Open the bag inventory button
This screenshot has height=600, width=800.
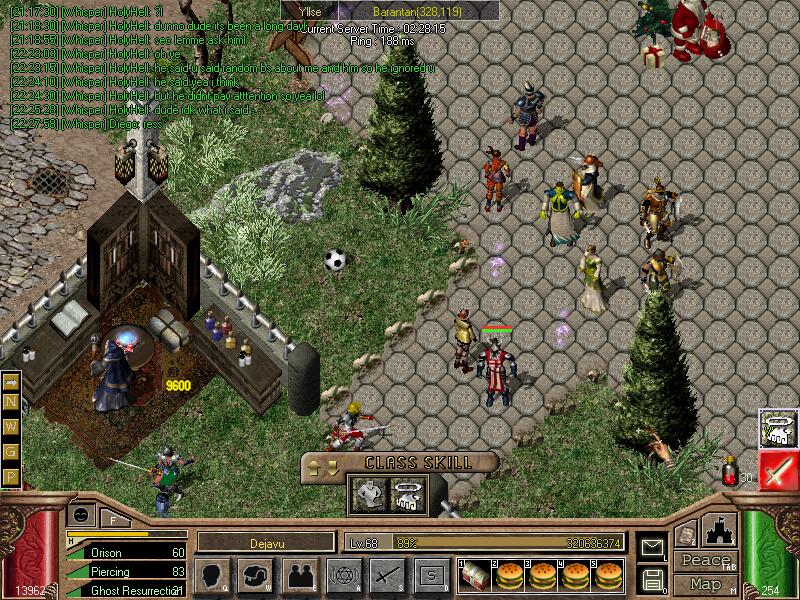click(256, 575)
